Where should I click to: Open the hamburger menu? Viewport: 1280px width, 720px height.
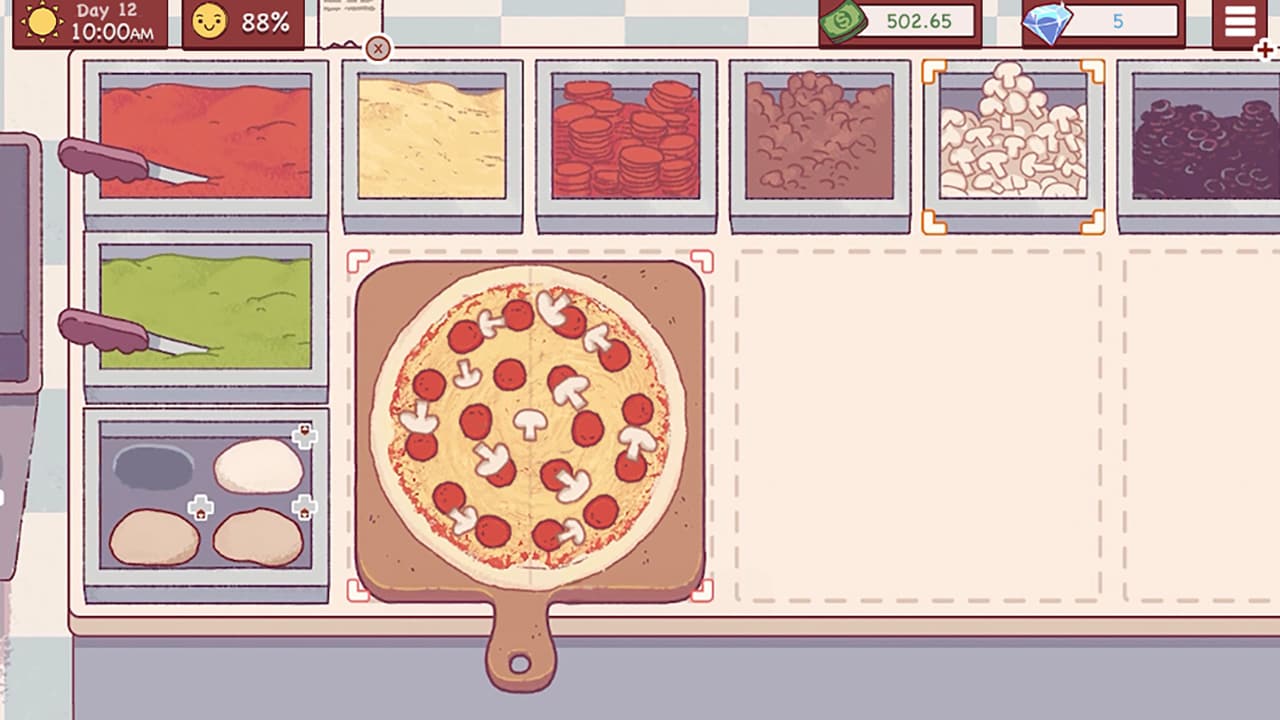pyautogui.click(x=1238, y=24)
